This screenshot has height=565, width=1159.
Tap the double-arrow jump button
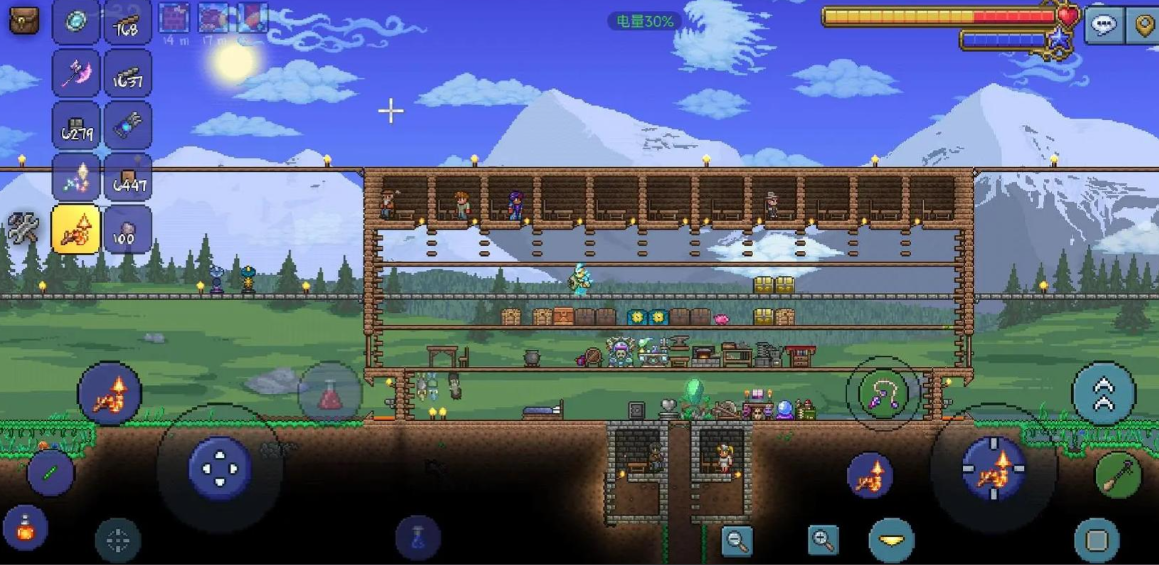[x=1103, y=393]
